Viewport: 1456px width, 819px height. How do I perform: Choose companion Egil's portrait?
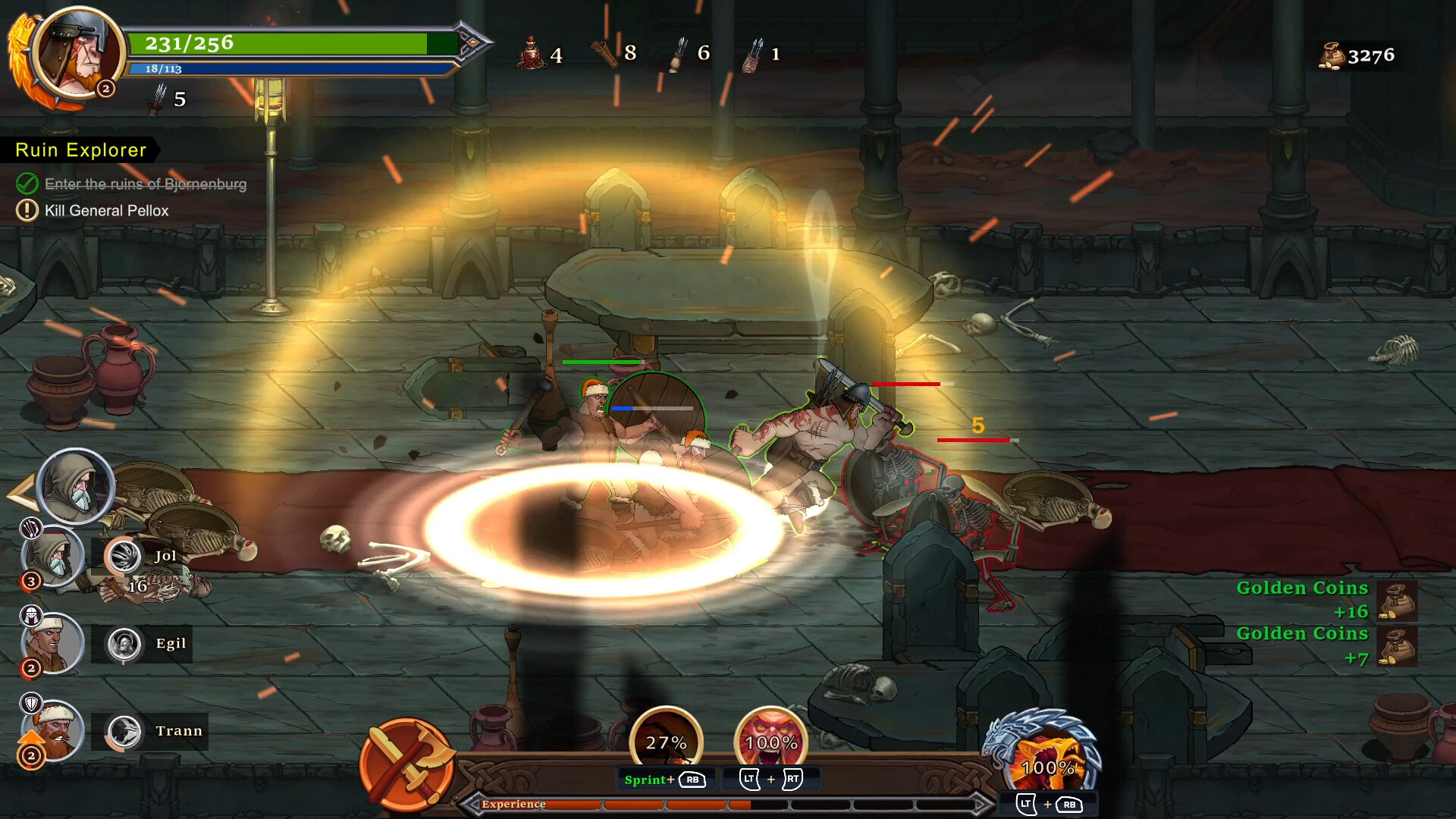click(52, 645)
